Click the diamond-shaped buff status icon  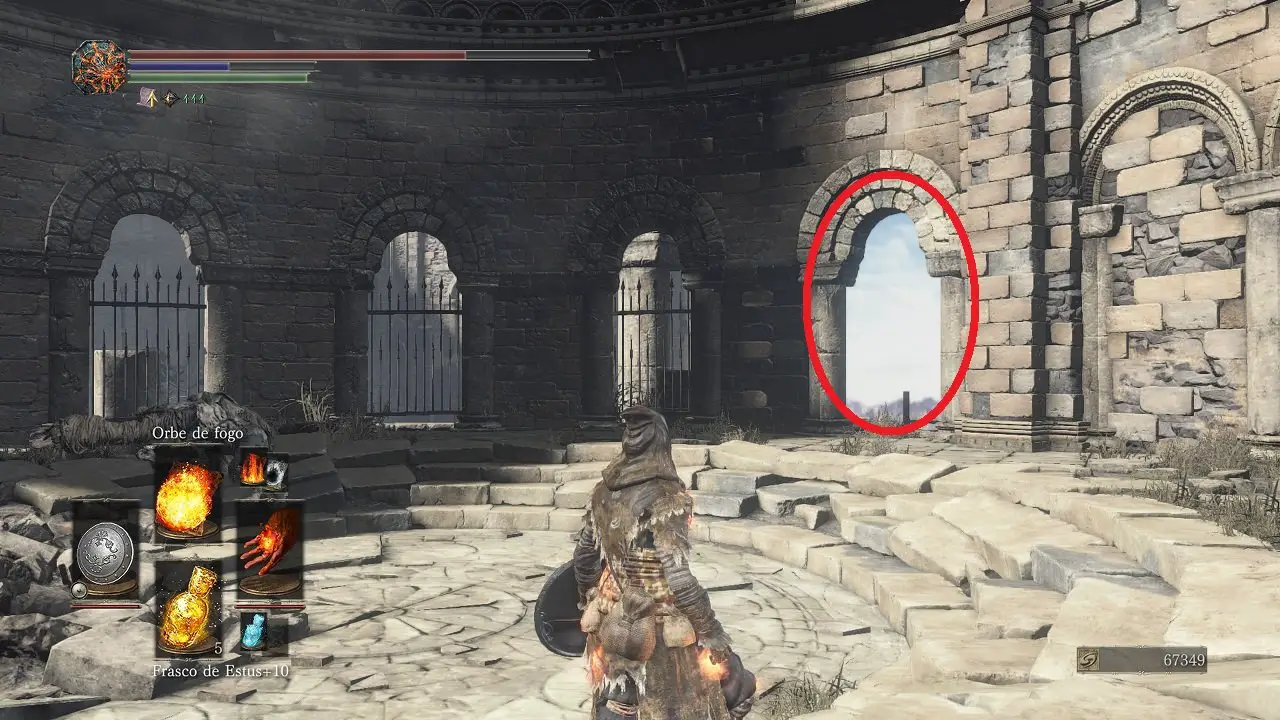[x=170, y=98]
